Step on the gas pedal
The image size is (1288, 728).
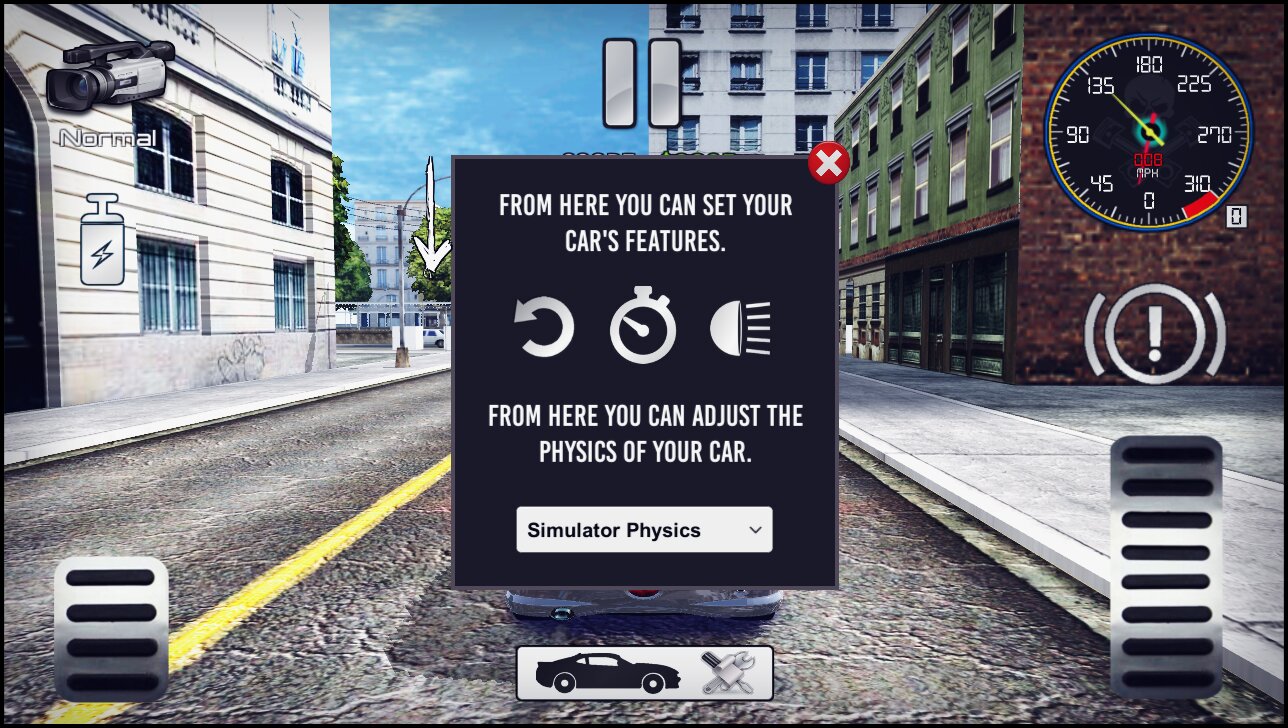pos(1166,566)
